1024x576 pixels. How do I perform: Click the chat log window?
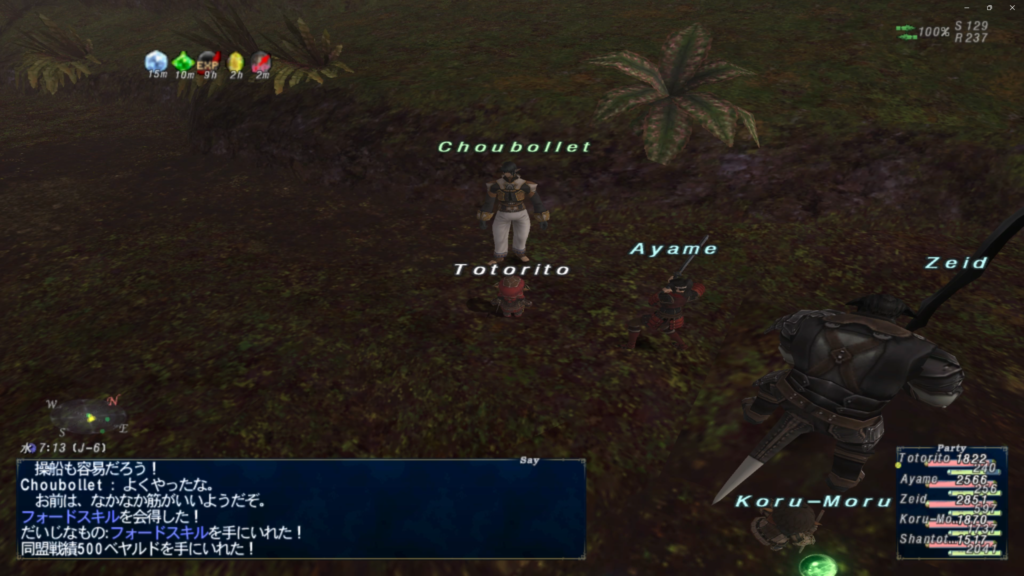300,508
